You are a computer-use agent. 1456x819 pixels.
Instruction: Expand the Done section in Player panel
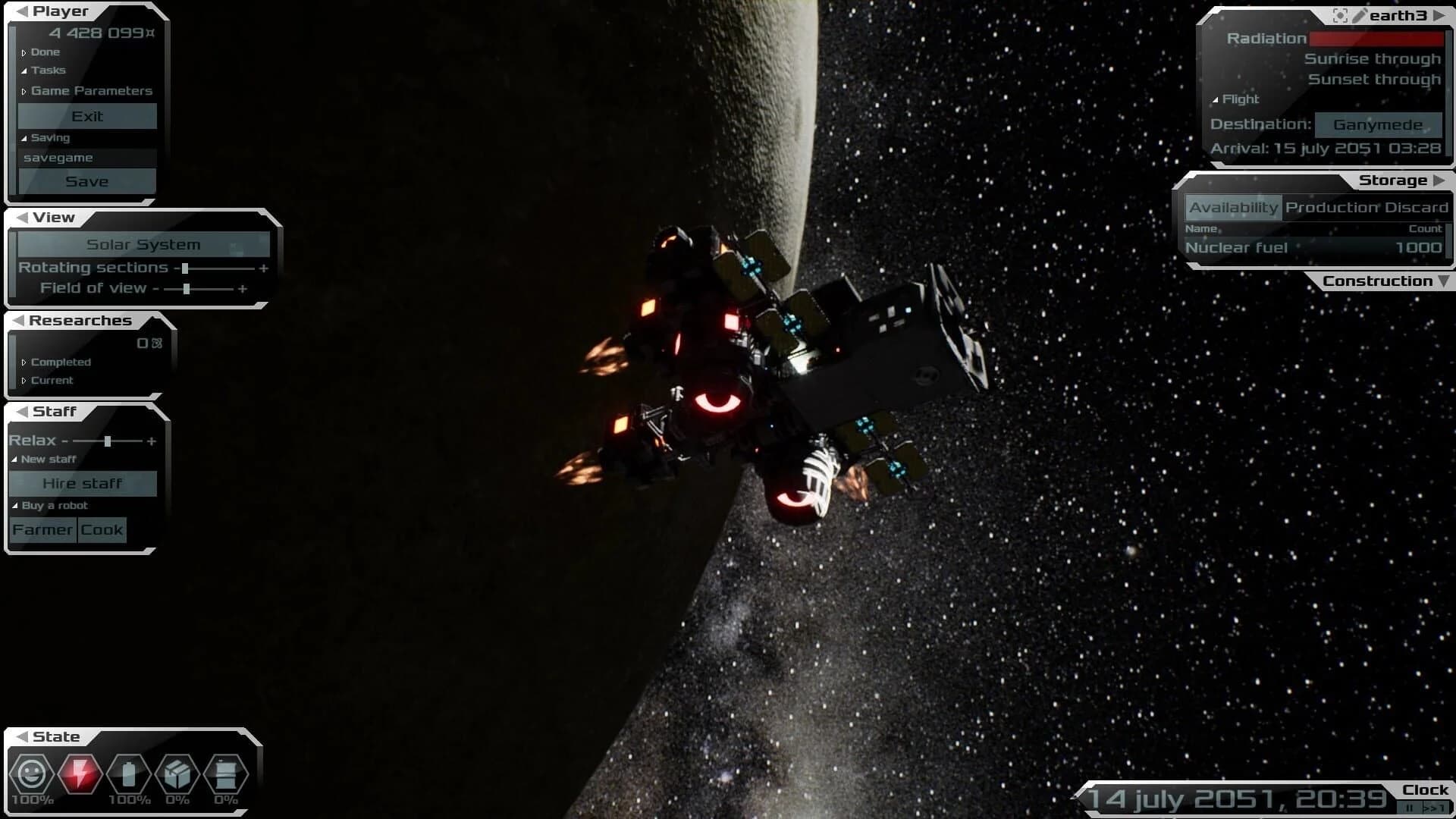[45, 52]
